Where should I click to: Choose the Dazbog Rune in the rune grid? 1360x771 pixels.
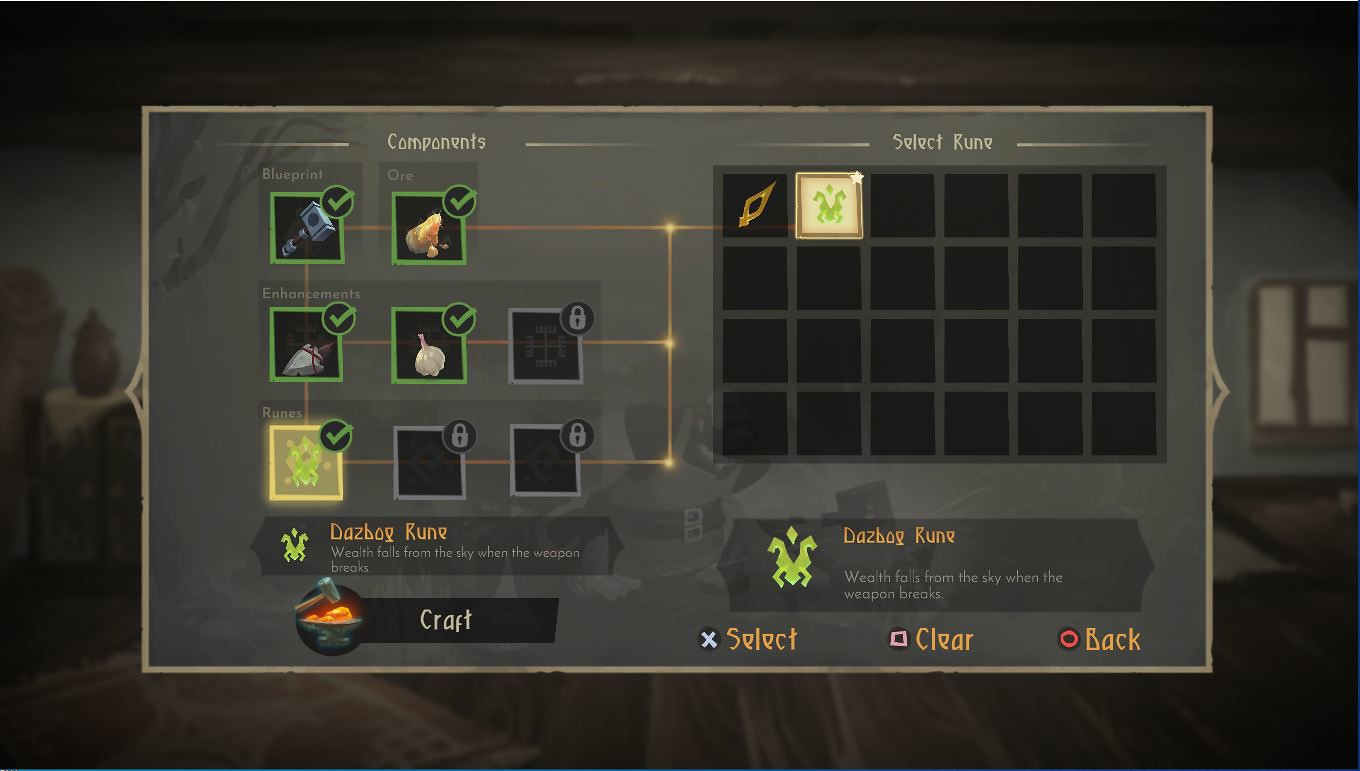point(829,206)
